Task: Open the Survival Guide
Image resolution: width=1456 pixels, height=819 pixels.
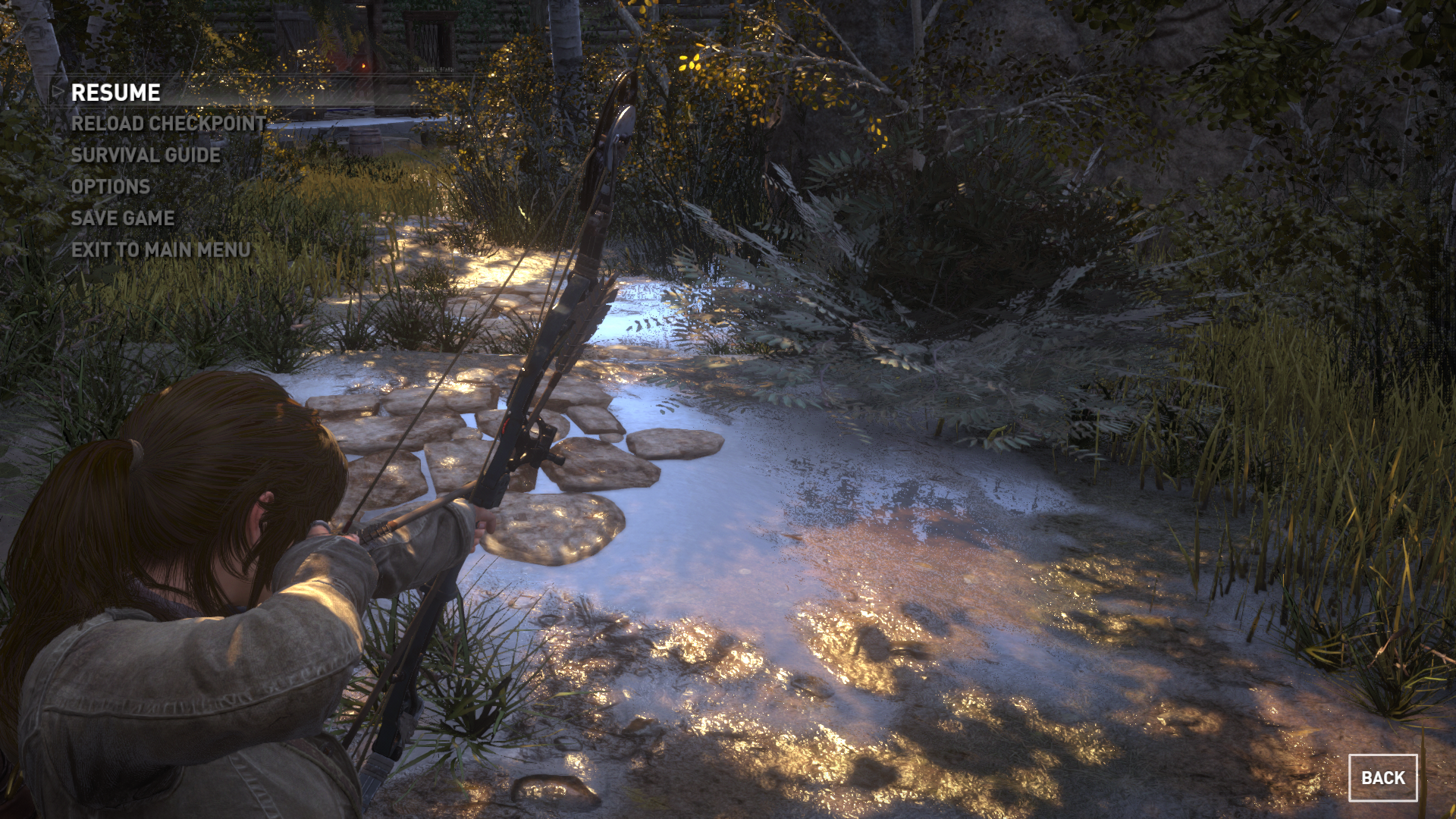Action: [146, 155]
